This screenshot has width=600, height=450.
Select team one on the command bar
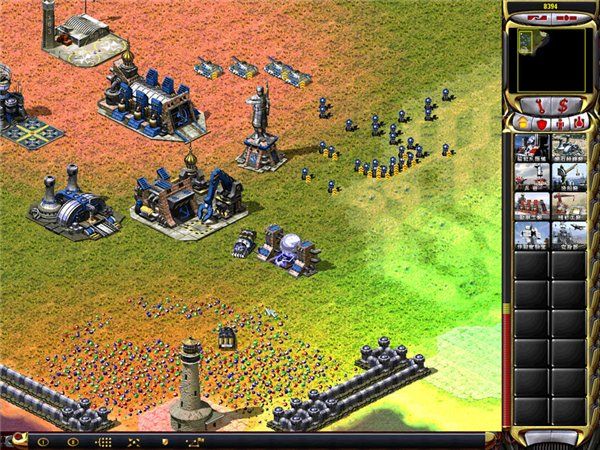[x=42, y=441]
